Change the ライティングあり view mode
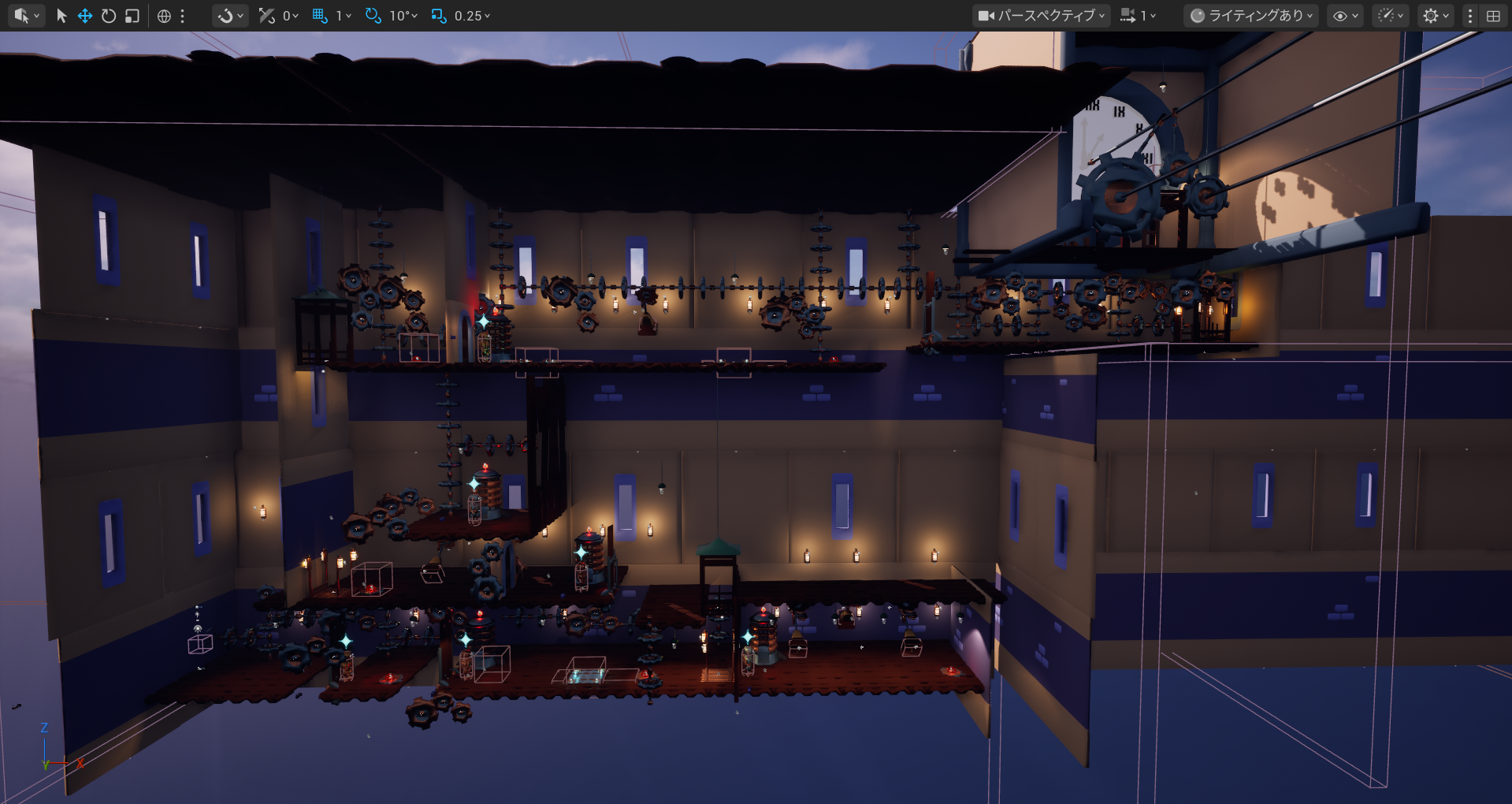The height and width of the screenshot is (804, 1512). 1251,16
